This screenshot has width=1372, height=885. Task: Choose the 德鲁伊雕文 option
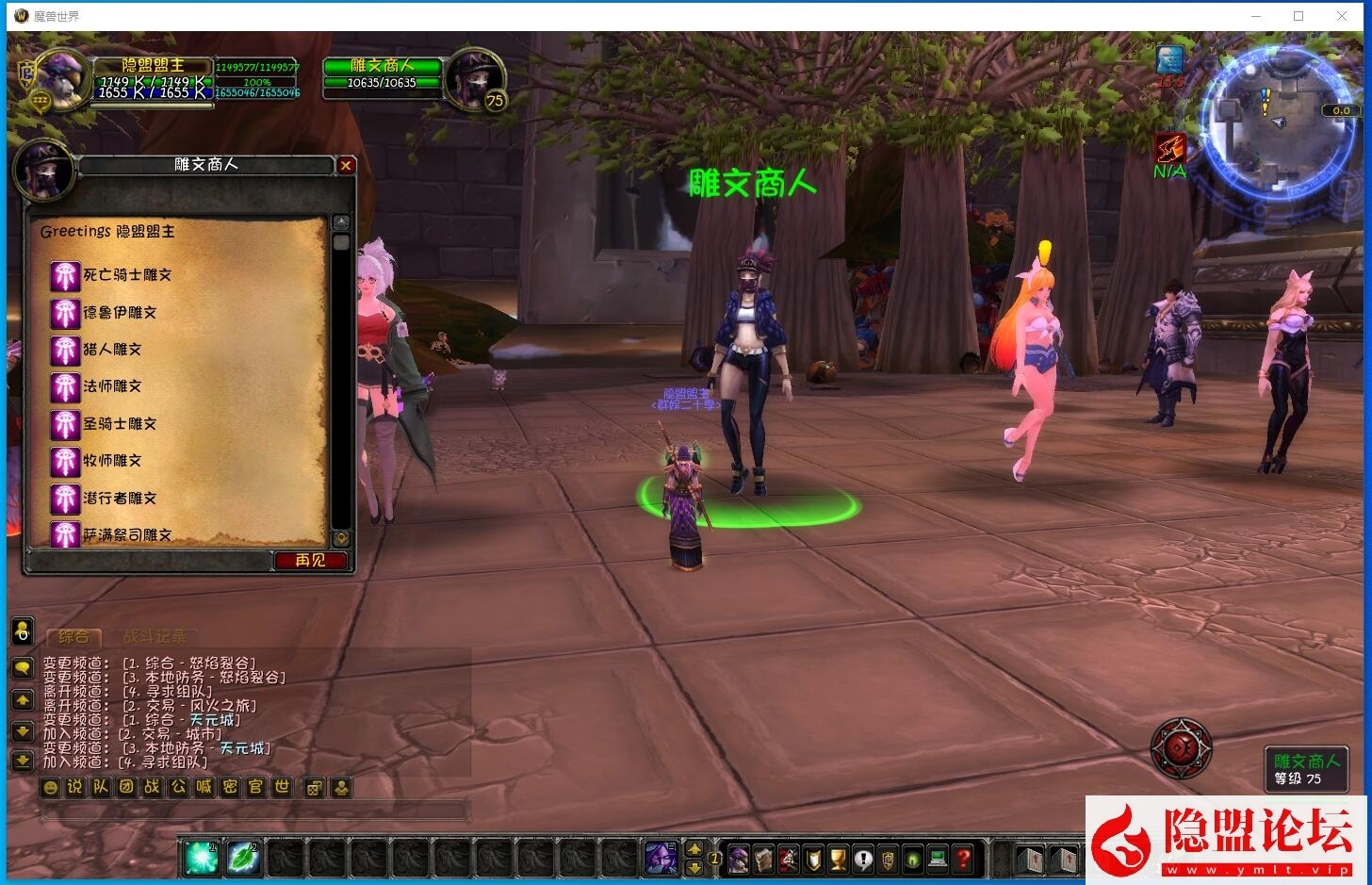(120, 312)
